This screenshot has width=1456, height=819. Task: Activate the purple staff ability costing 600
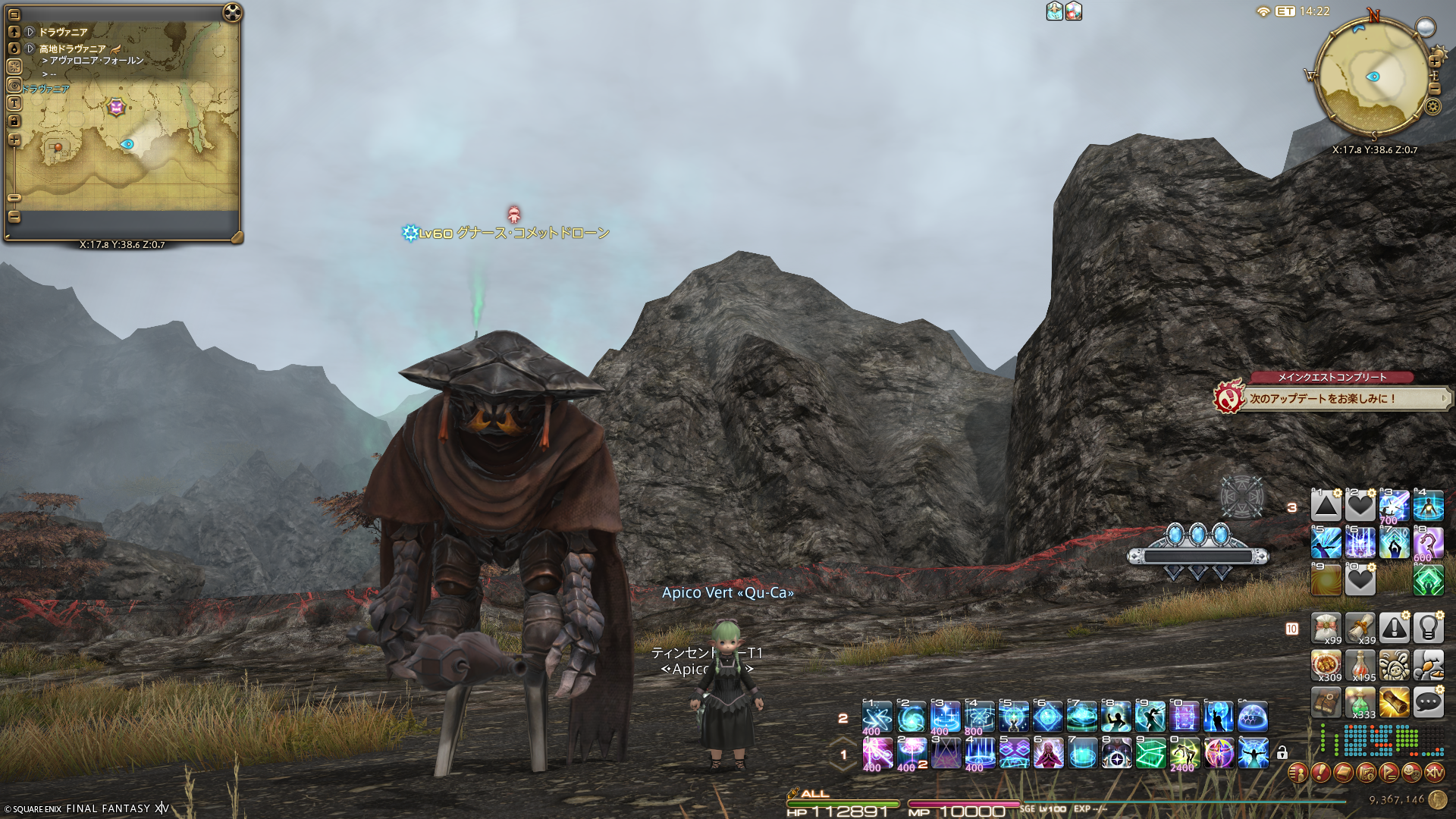coord(1428,544)
